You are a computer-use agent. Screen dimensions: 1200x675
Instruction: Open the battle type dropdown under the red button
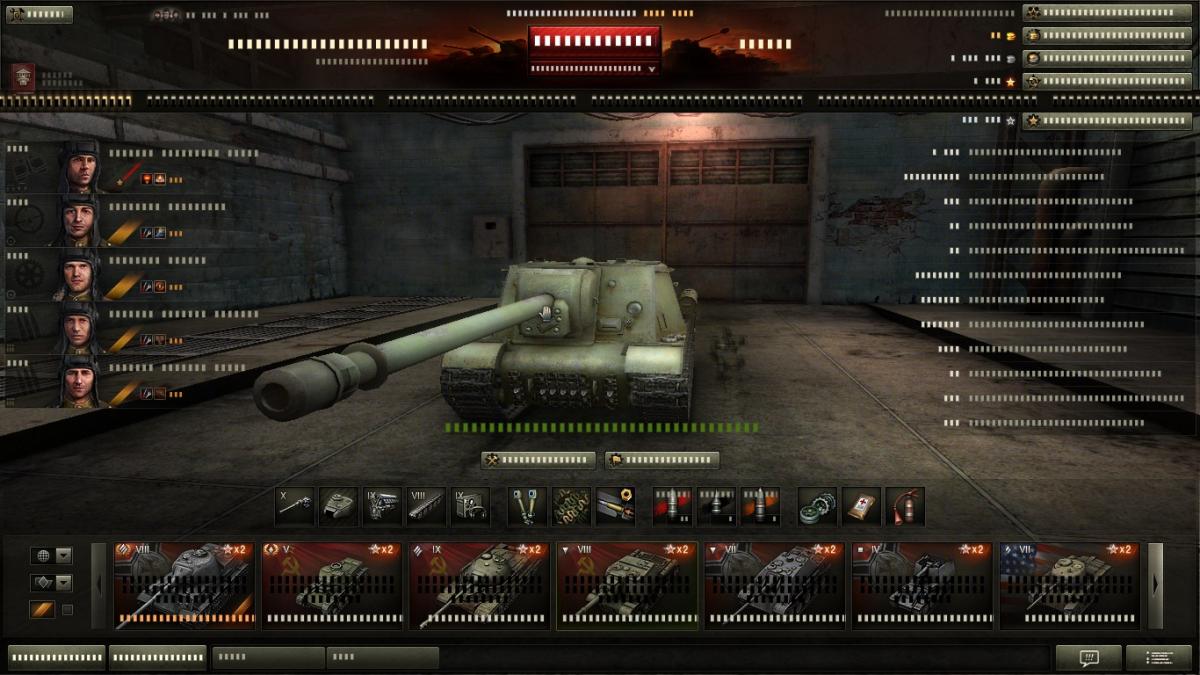[x=594, y=69]
